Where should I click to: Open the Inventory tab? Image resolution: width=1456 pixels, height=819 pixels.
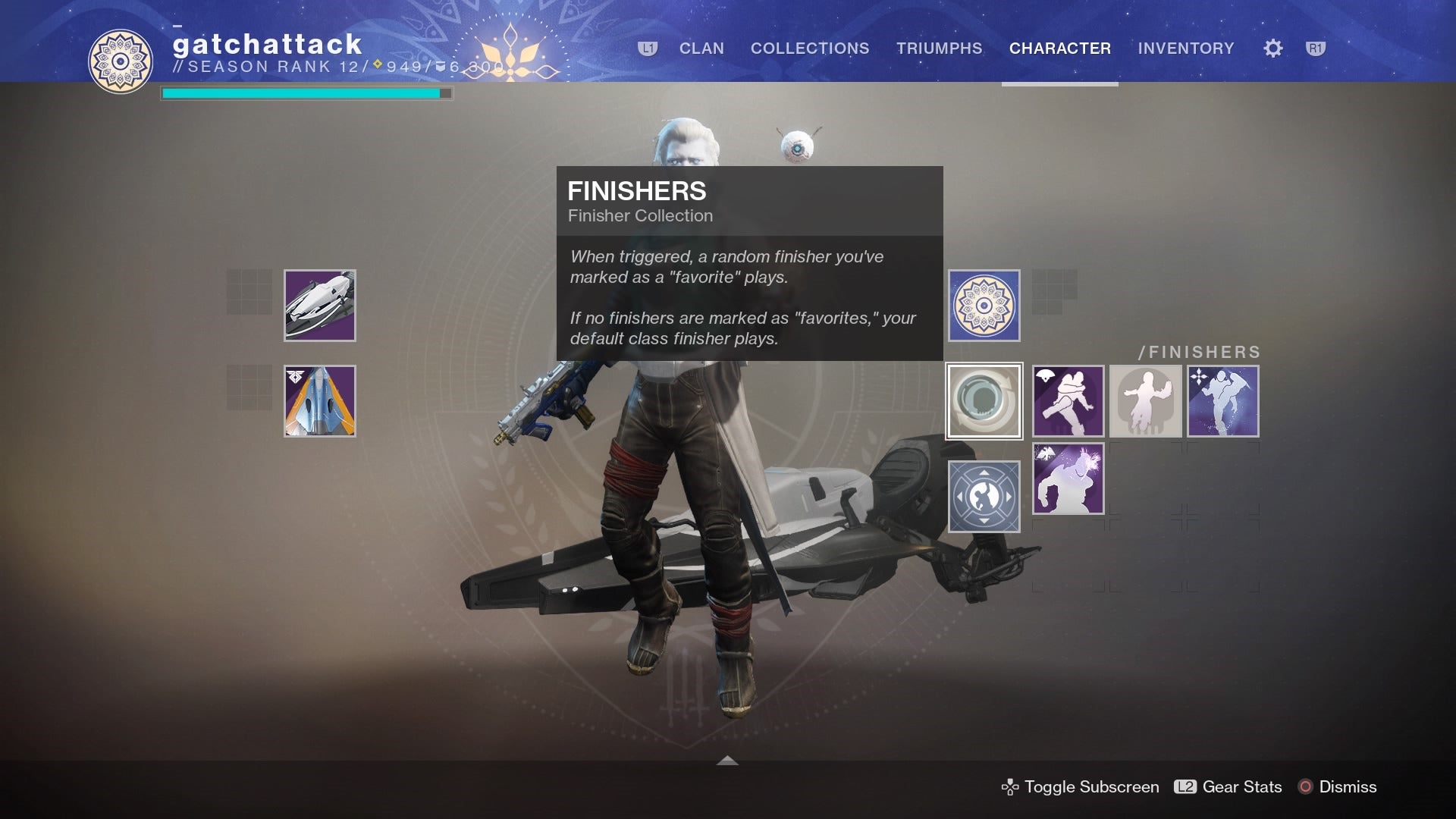click(x=1185, y=49)
